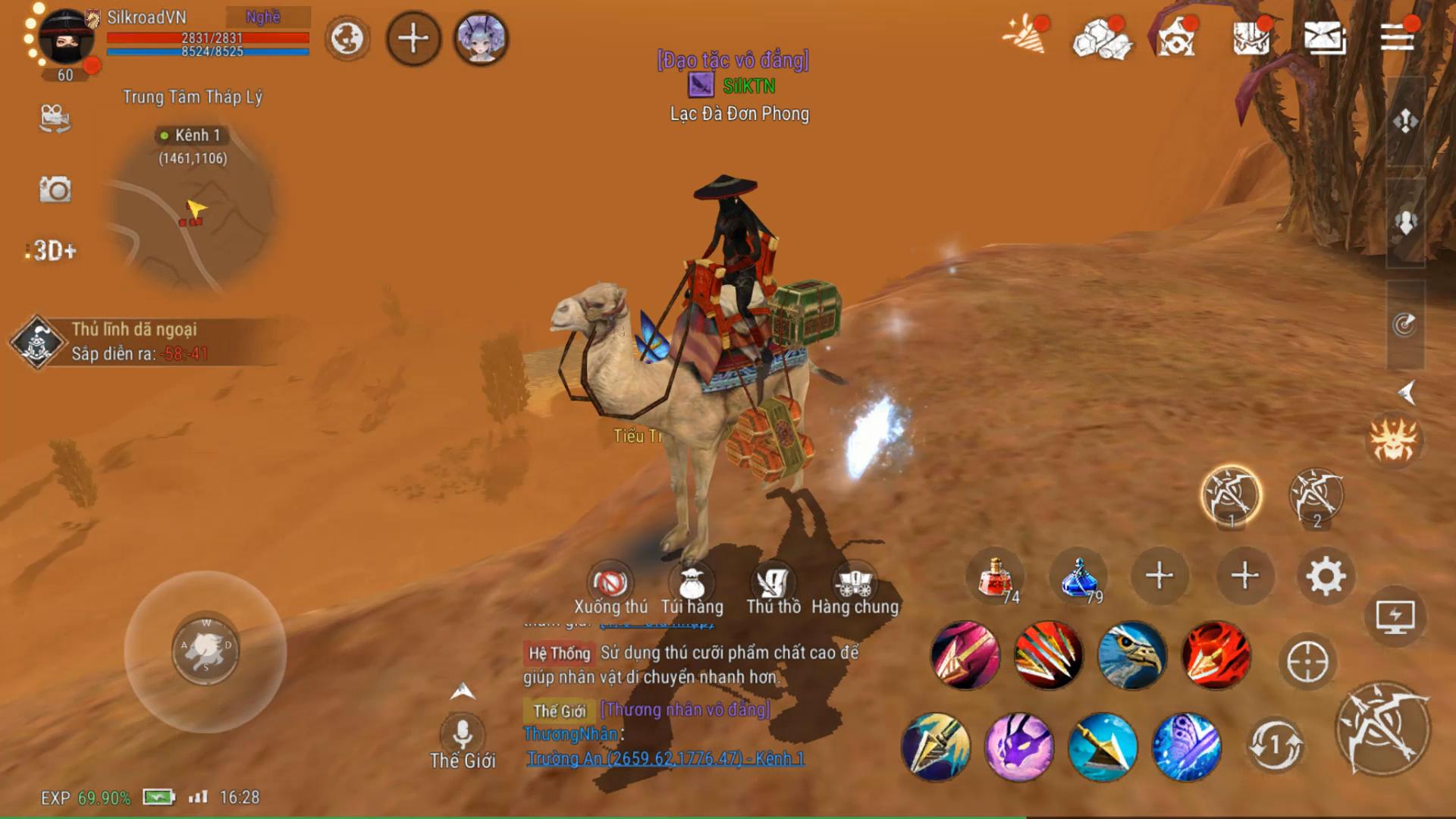This screenshot has height=819, width=1456.
Task: Open the gemstone resources icon
Action: coord(1102,39)
